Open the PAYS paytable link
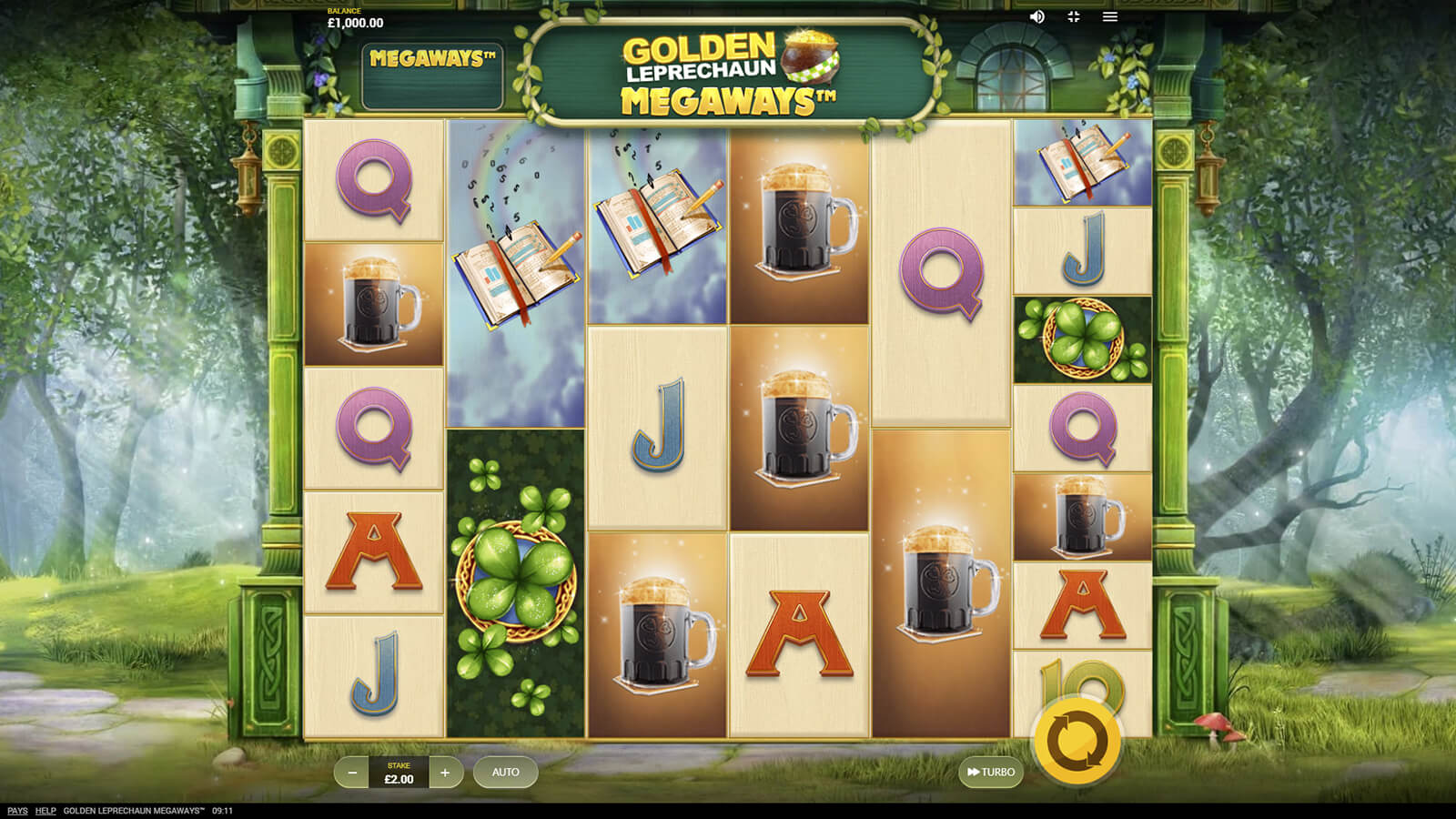The image size is (1456, 819). click(17, 811)
